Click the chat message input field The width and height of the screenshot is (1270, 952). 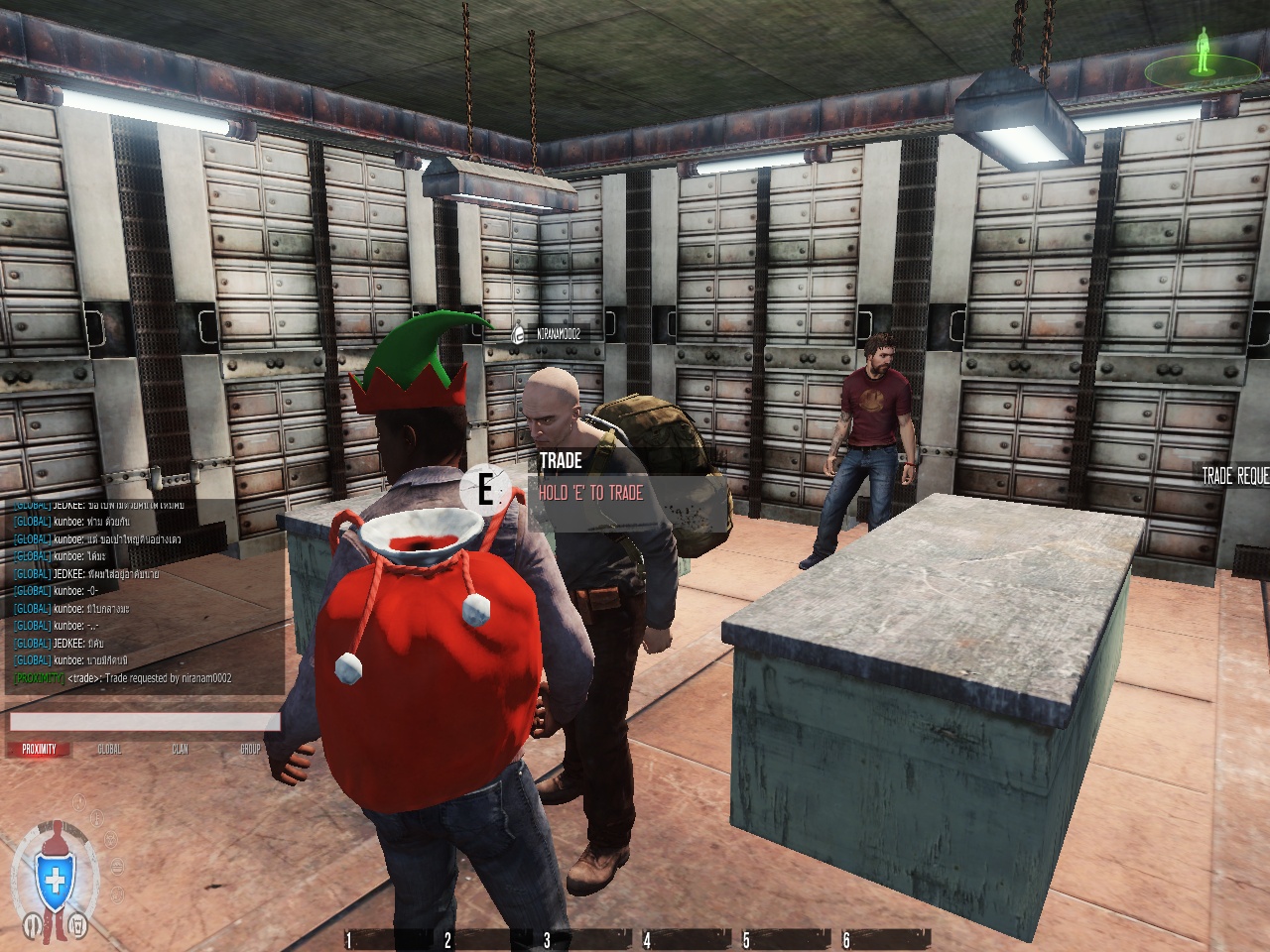pos(145,722)
